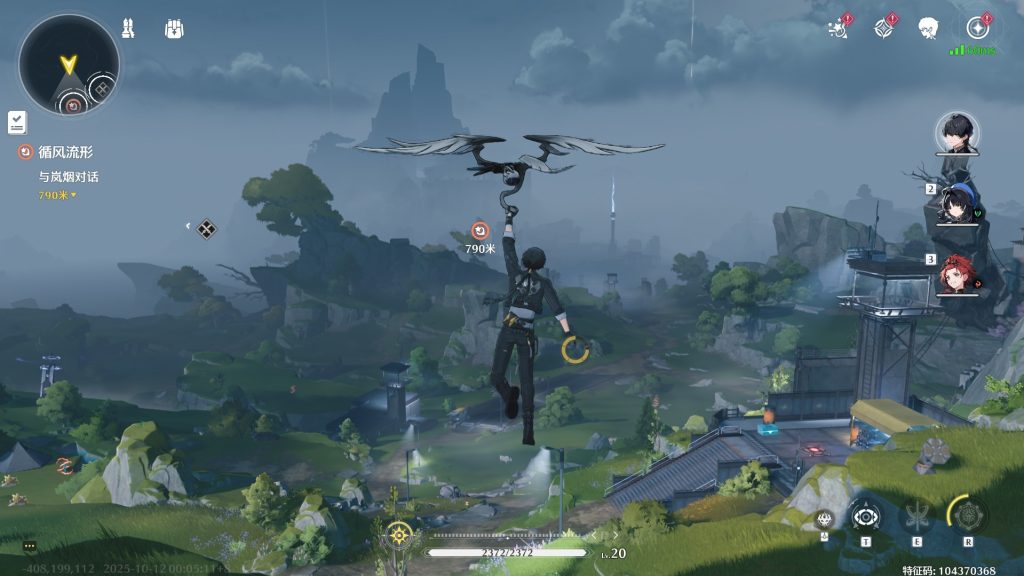Viewport: 1024px width, 576px height.
Task: Click the orange quest waypoint marker showing 790米
Action: pos(480,231)
